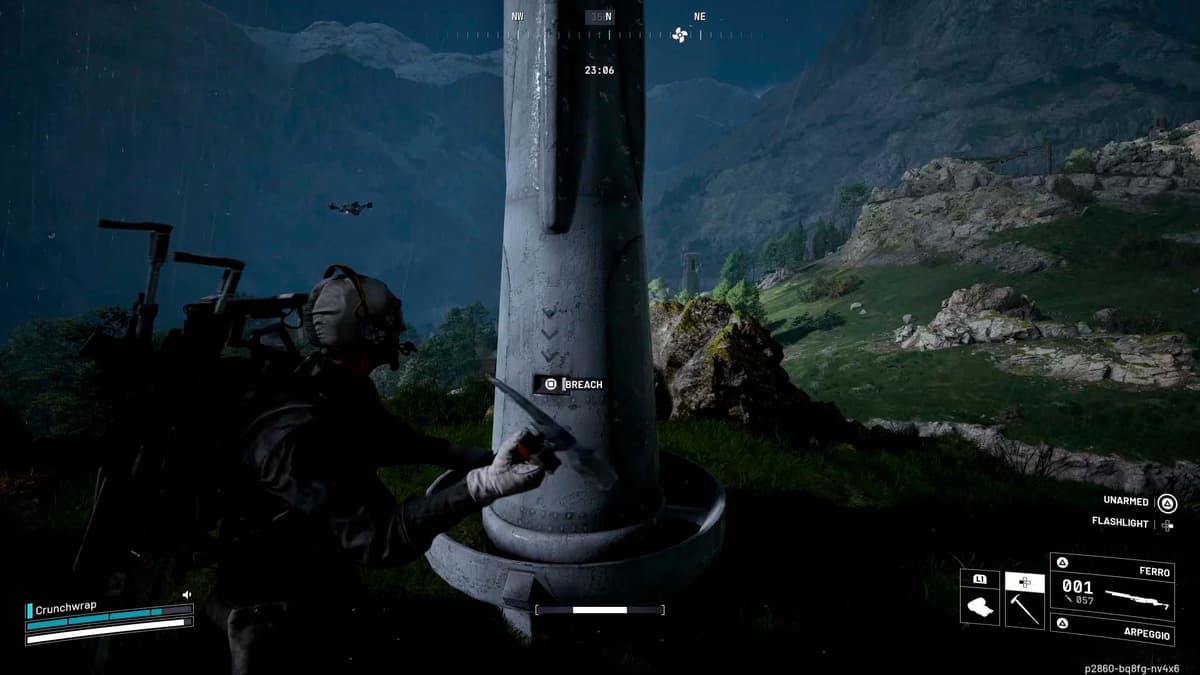Switch to the Arpeggio weapon slot
Image resolution: width=1200 pixels, height=675 pixels.
pyautogui.click(x=1111, y=628)
